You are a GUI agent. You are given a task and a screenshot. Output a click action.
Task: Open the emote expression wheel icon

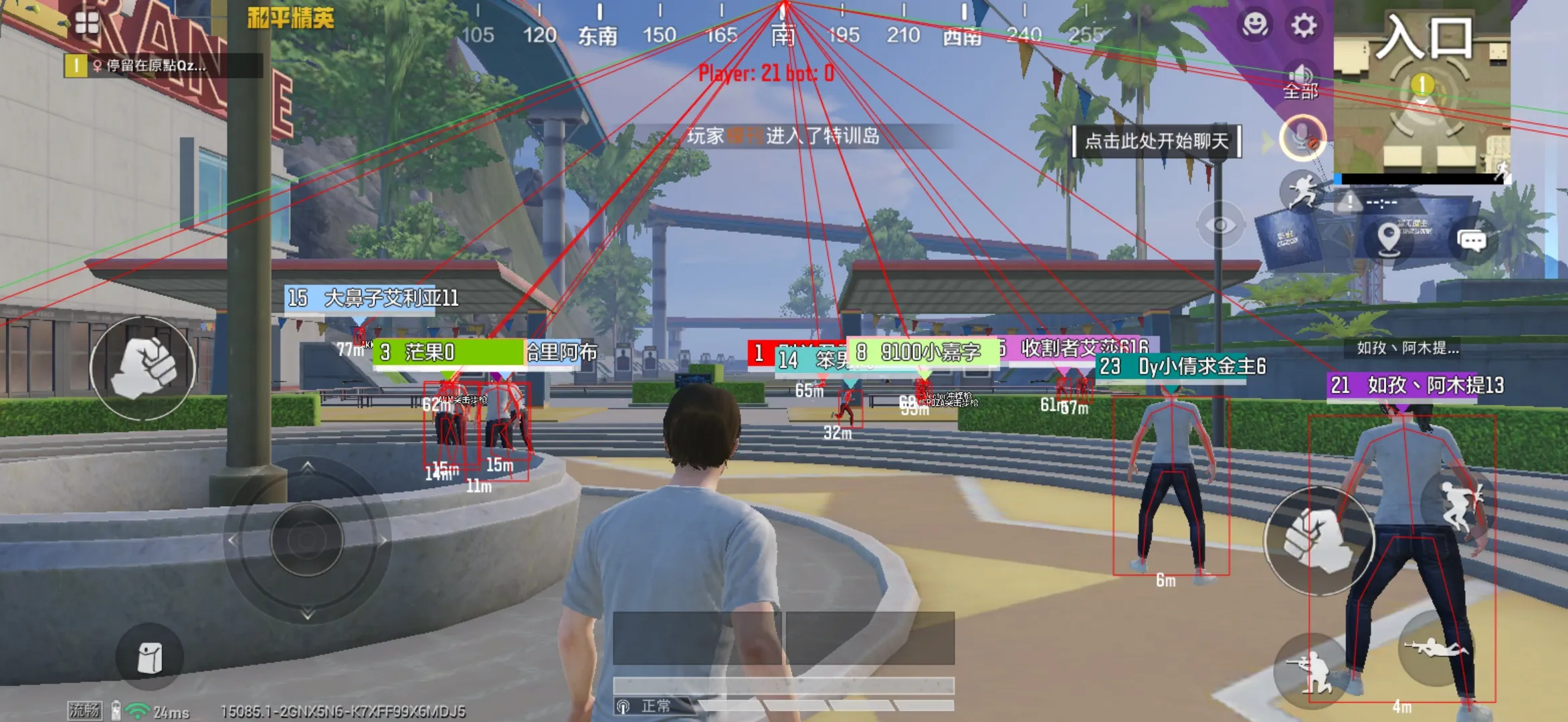[x=1254, y=25]
